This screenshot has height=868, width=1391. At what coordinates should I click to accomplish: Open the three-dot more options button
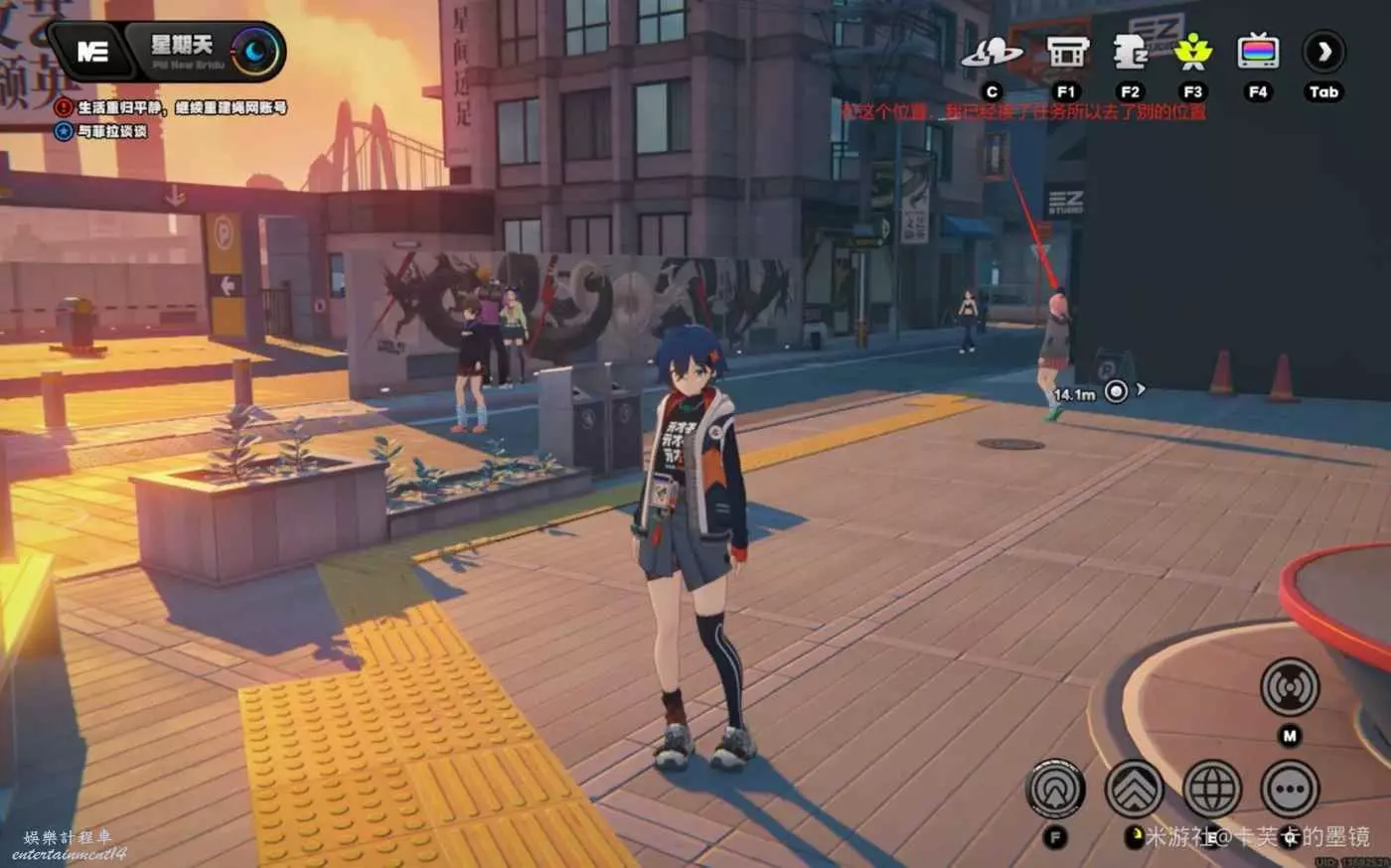pos(1290,791)
